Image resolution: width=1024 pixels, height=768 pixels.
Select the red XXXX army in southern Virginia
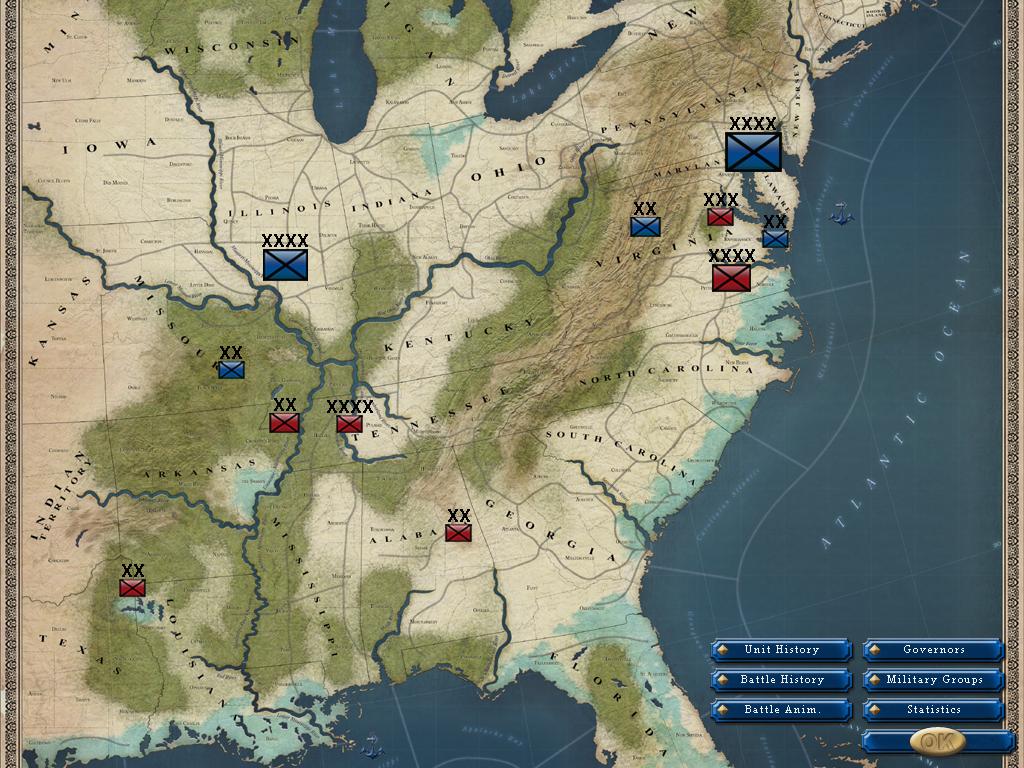coord(731,277)
